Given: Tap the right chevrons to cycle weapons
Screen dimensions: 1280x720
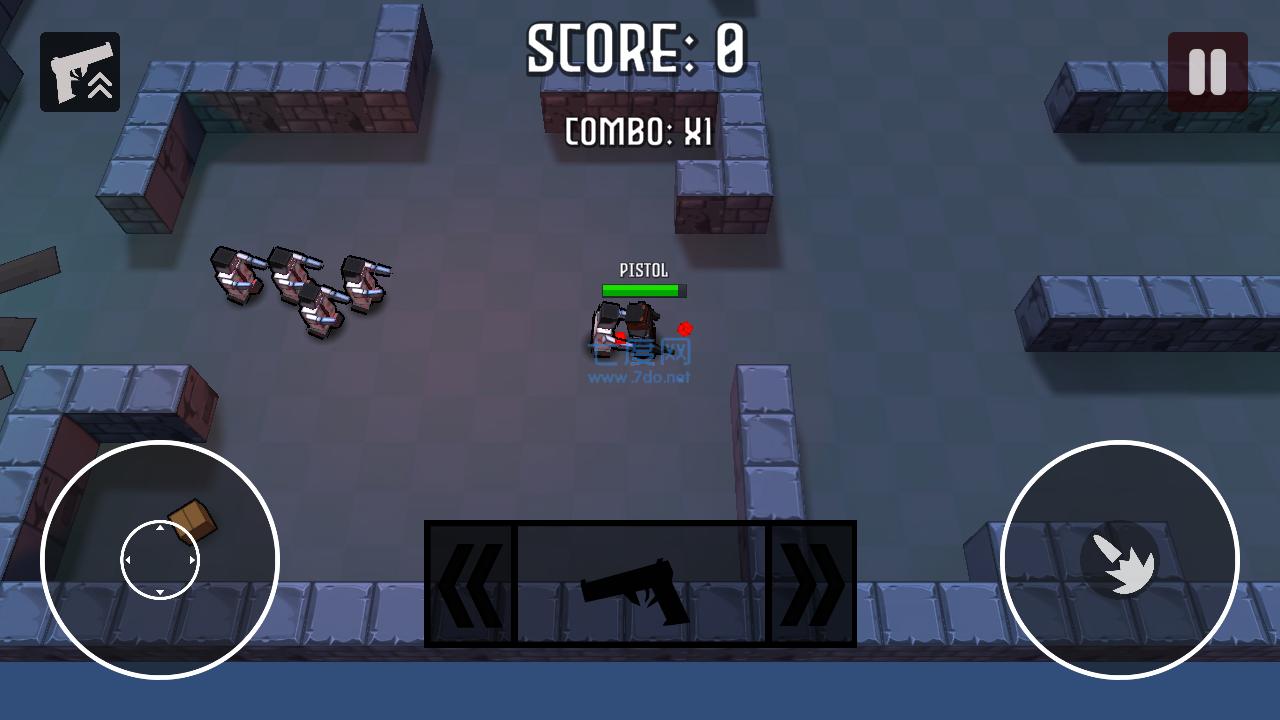Looking at the screenshot, I should click(812, 585).
